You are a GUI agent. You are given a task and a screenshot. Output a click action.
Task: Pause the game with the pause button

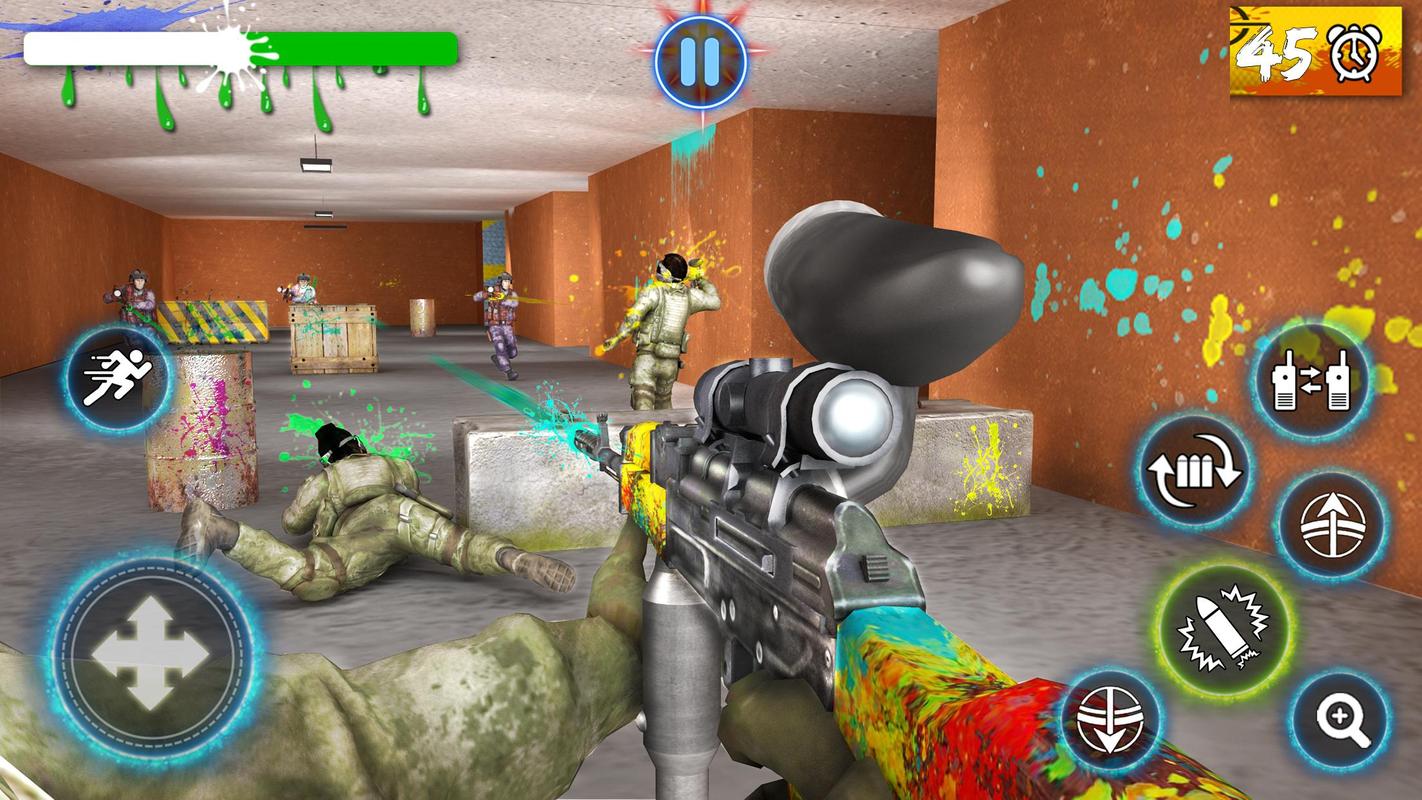(x=701, y=58)
